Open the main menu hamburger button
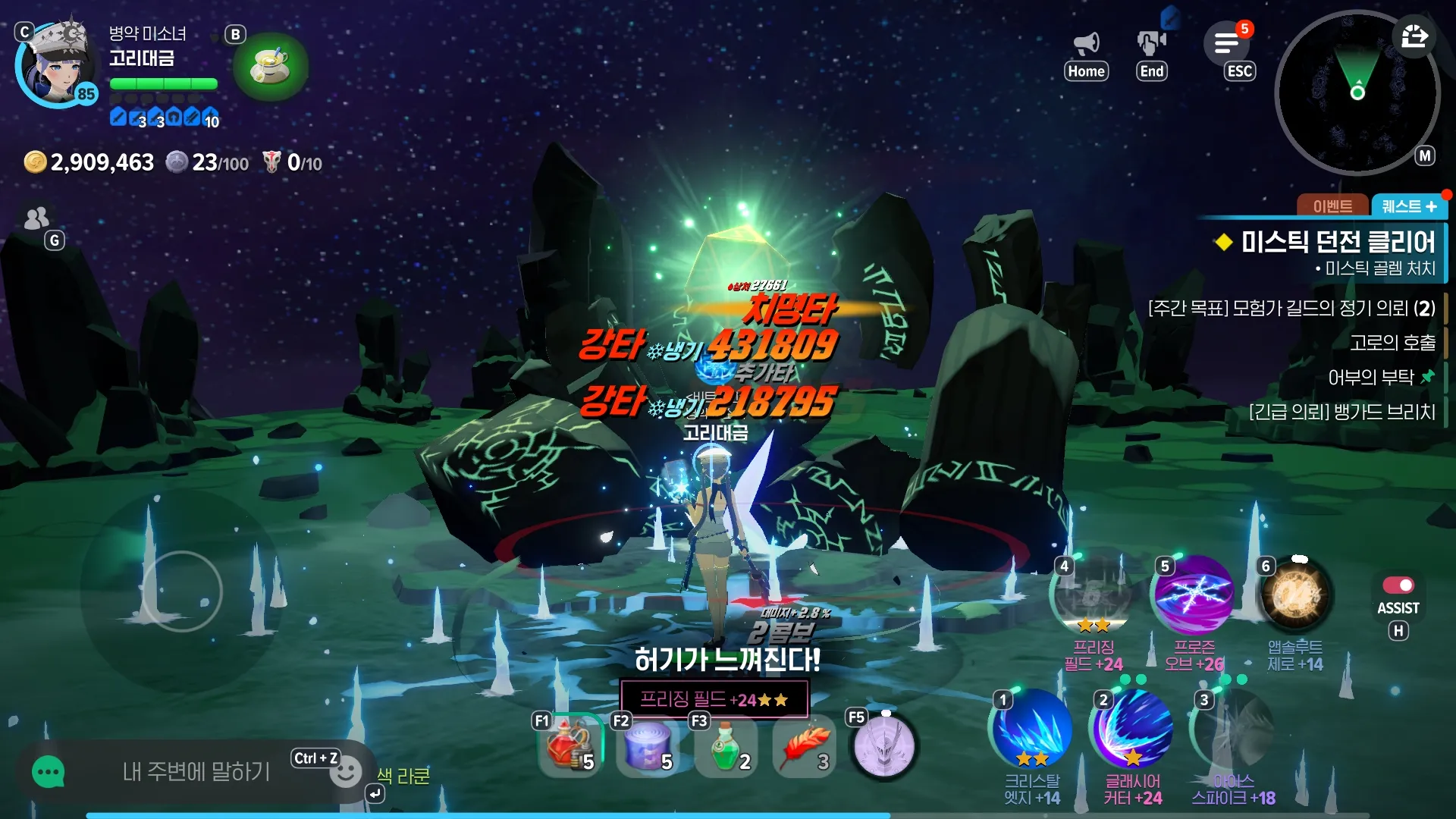1456x819 pixels. (x=1226, y=43)
